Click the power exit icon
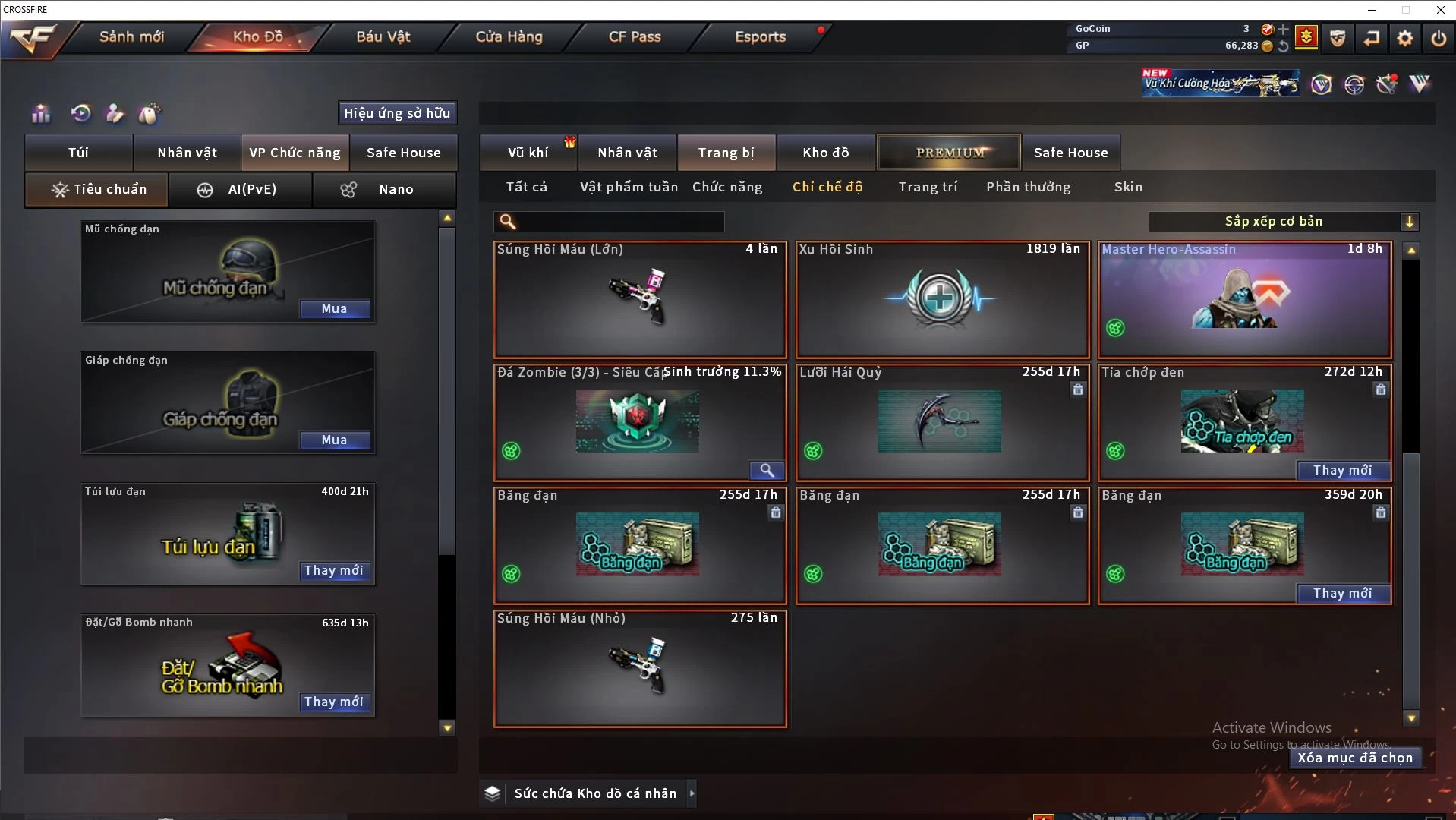The image size is (1456, 820). click(x=1439, y=37)
